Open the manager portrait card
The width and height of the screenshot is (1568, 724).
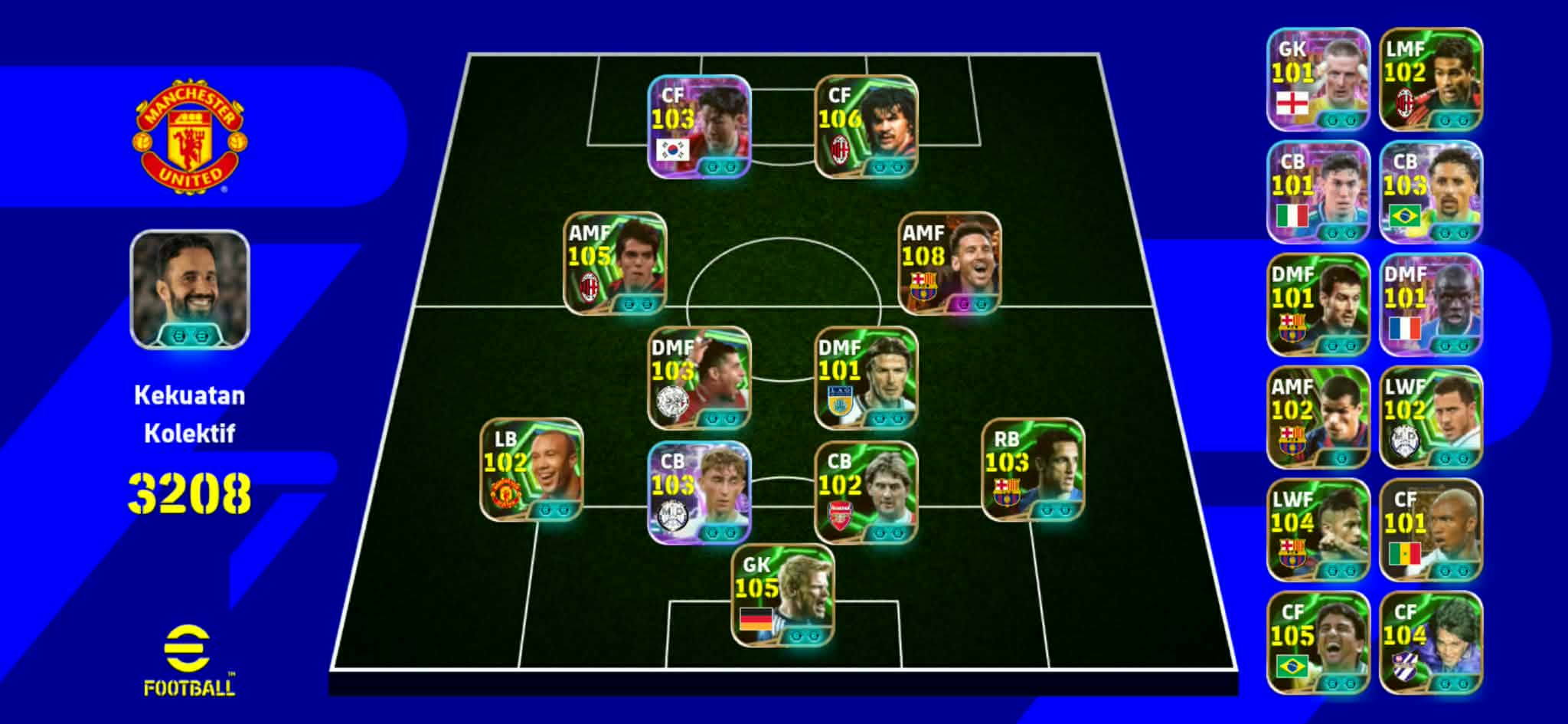pos(190,290)
